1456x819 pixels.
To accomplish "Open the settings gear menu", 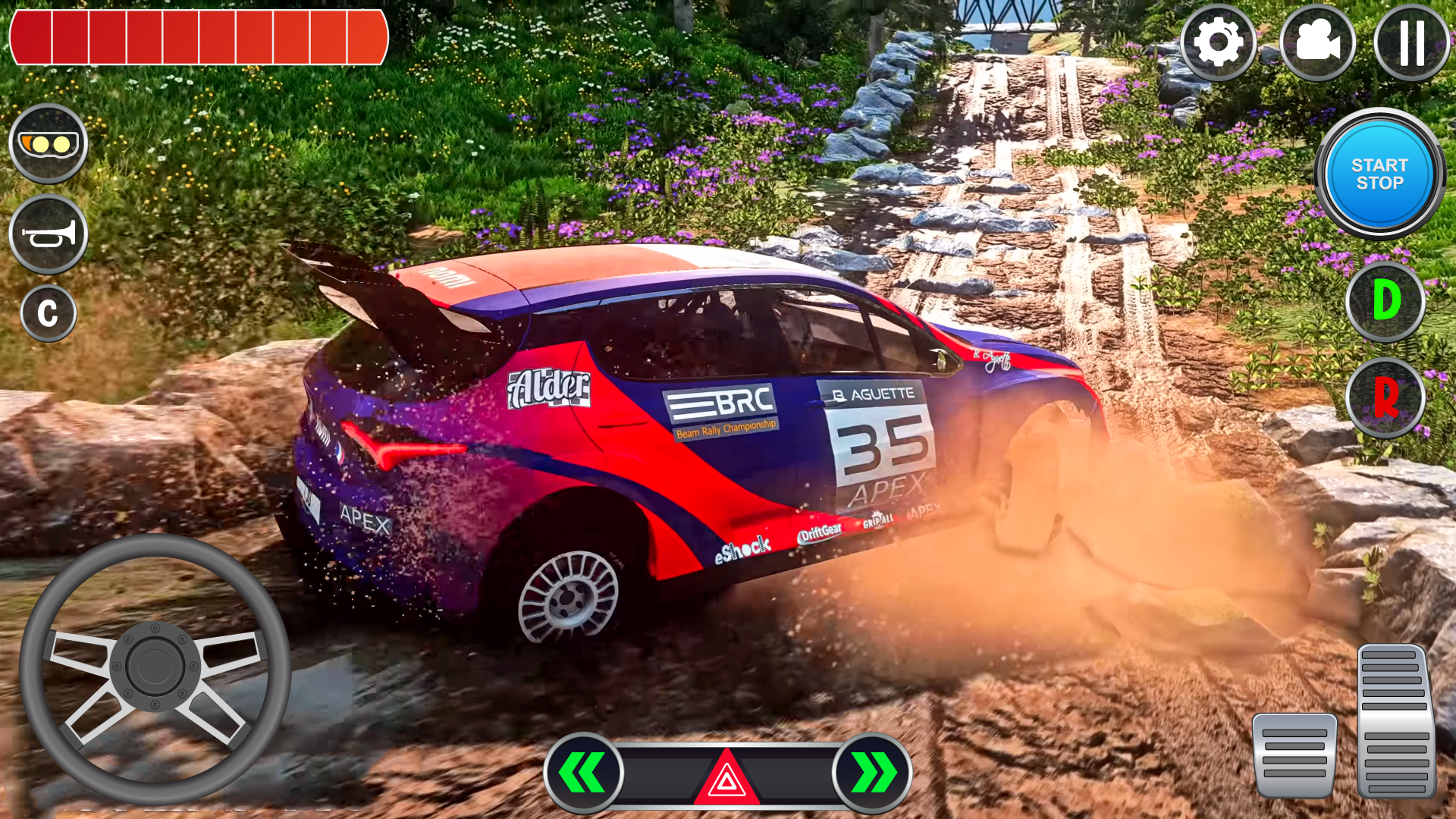I will tap(1219, 41).
